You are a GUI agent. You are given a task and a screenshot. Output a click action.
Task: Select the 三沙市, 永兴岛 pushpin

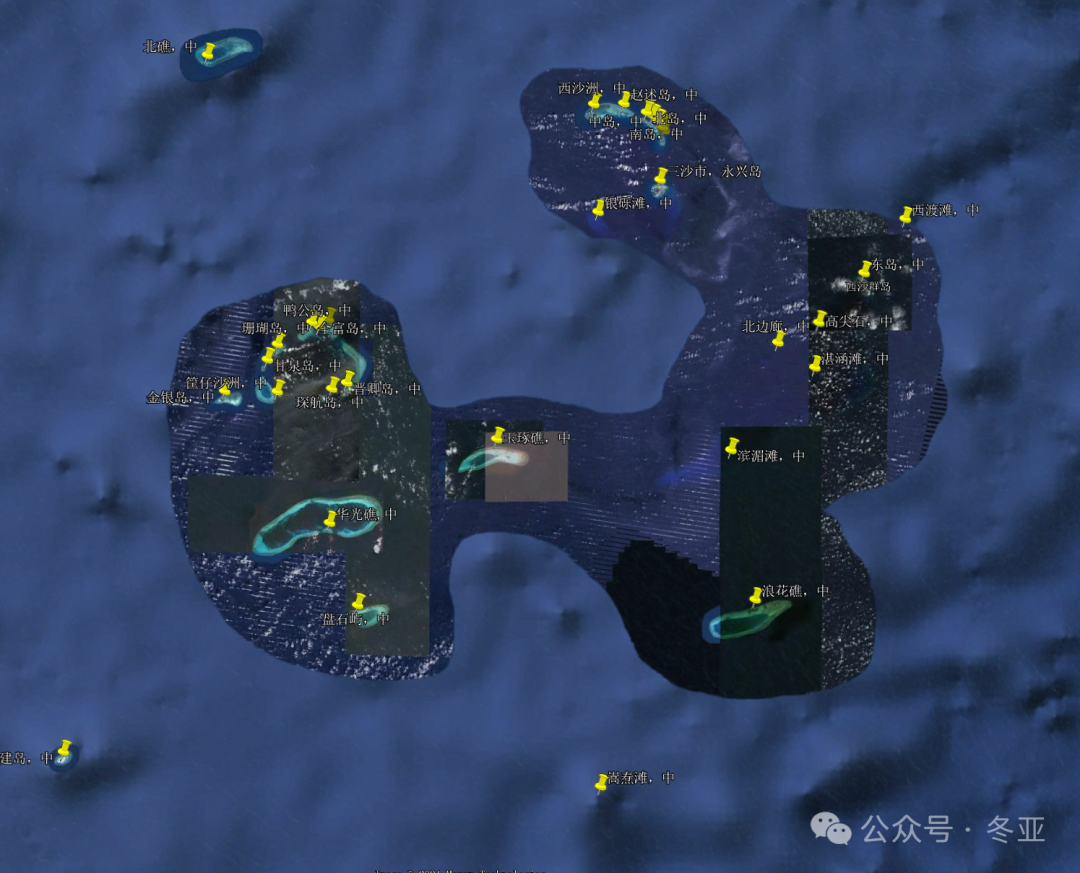pos(660,177)
